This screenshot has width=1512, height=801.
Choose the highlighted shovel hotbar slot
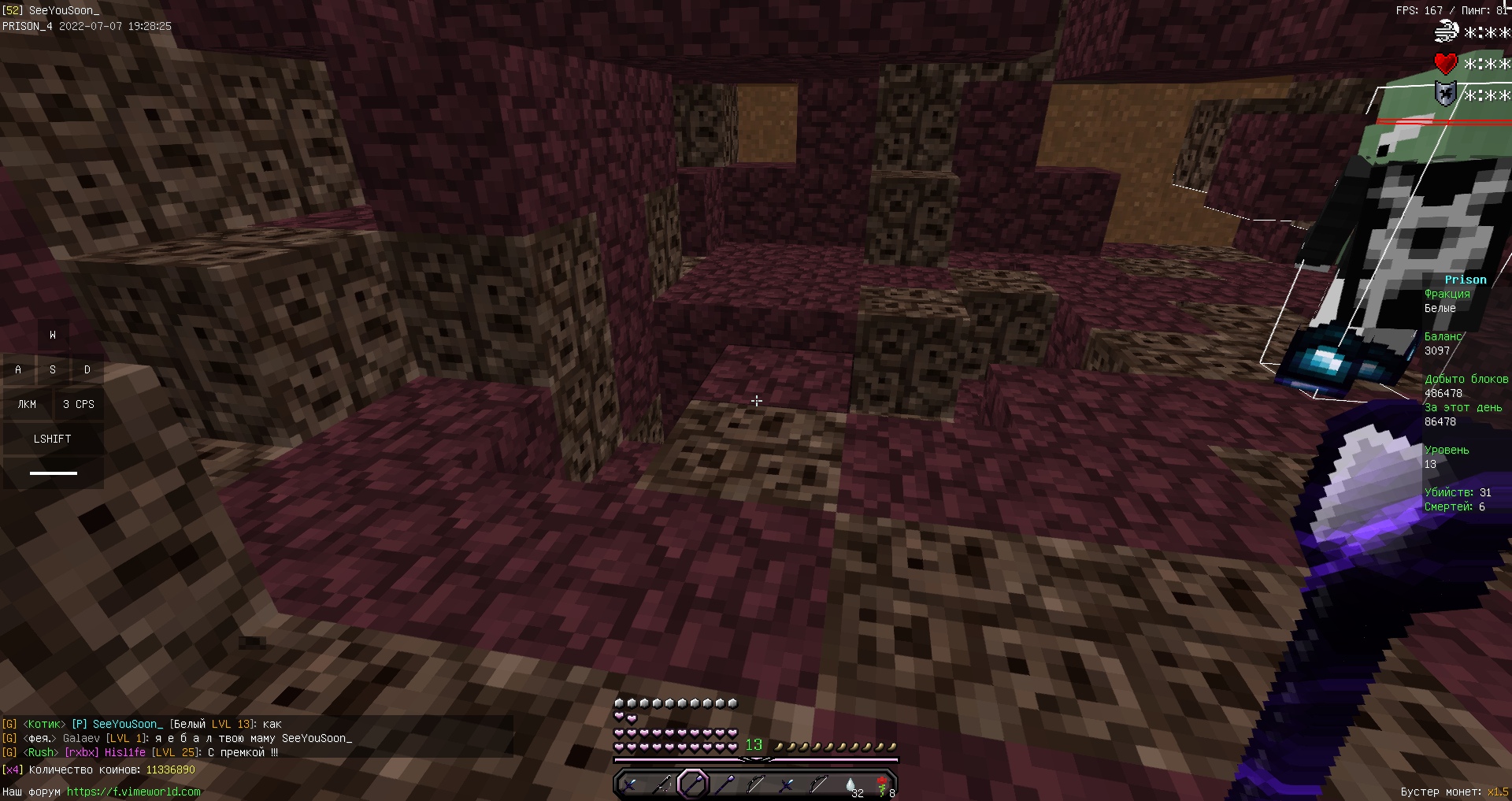point(693,784)
